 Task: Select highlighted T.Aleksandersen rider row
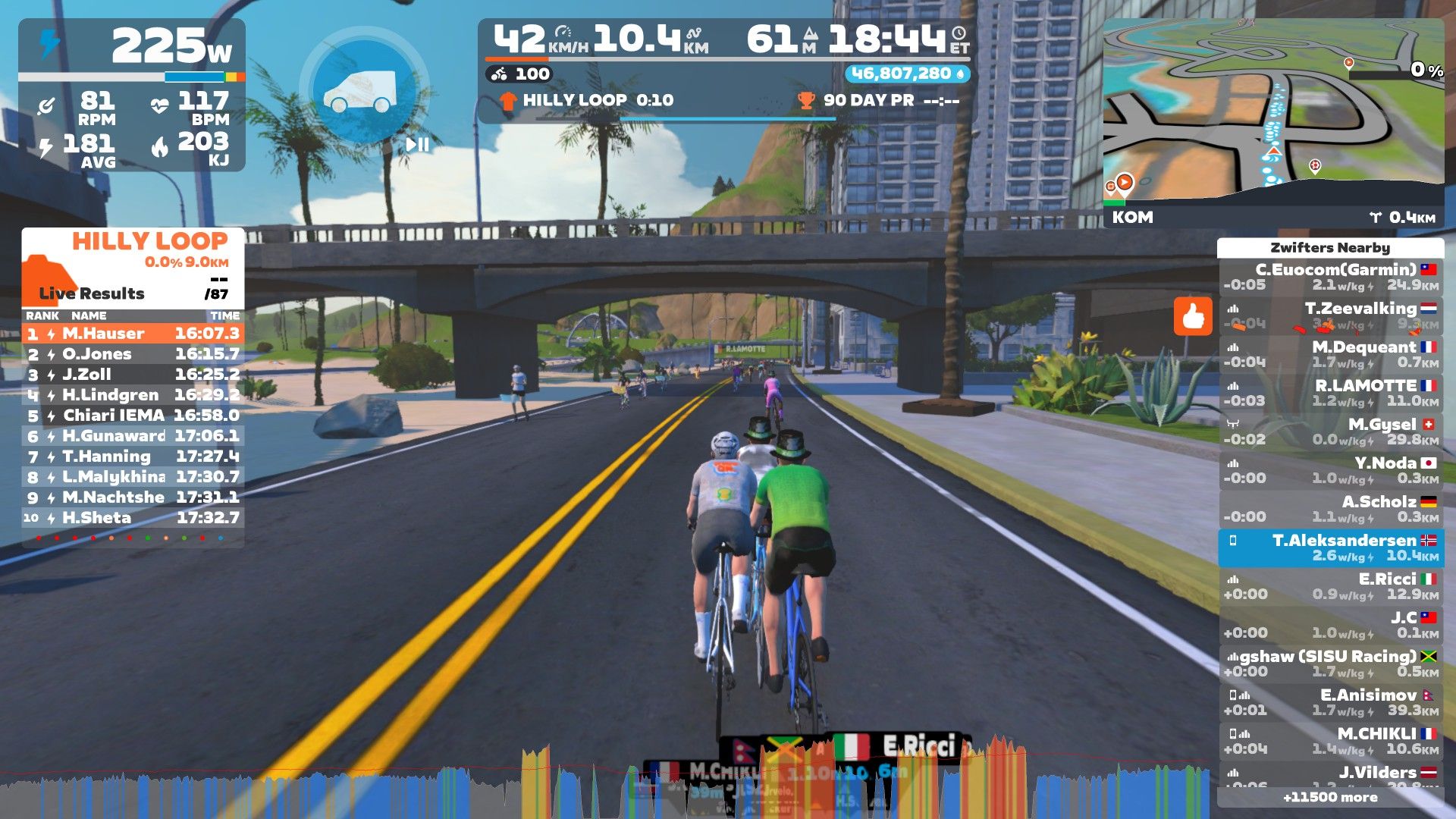(x=1331, y=548)
